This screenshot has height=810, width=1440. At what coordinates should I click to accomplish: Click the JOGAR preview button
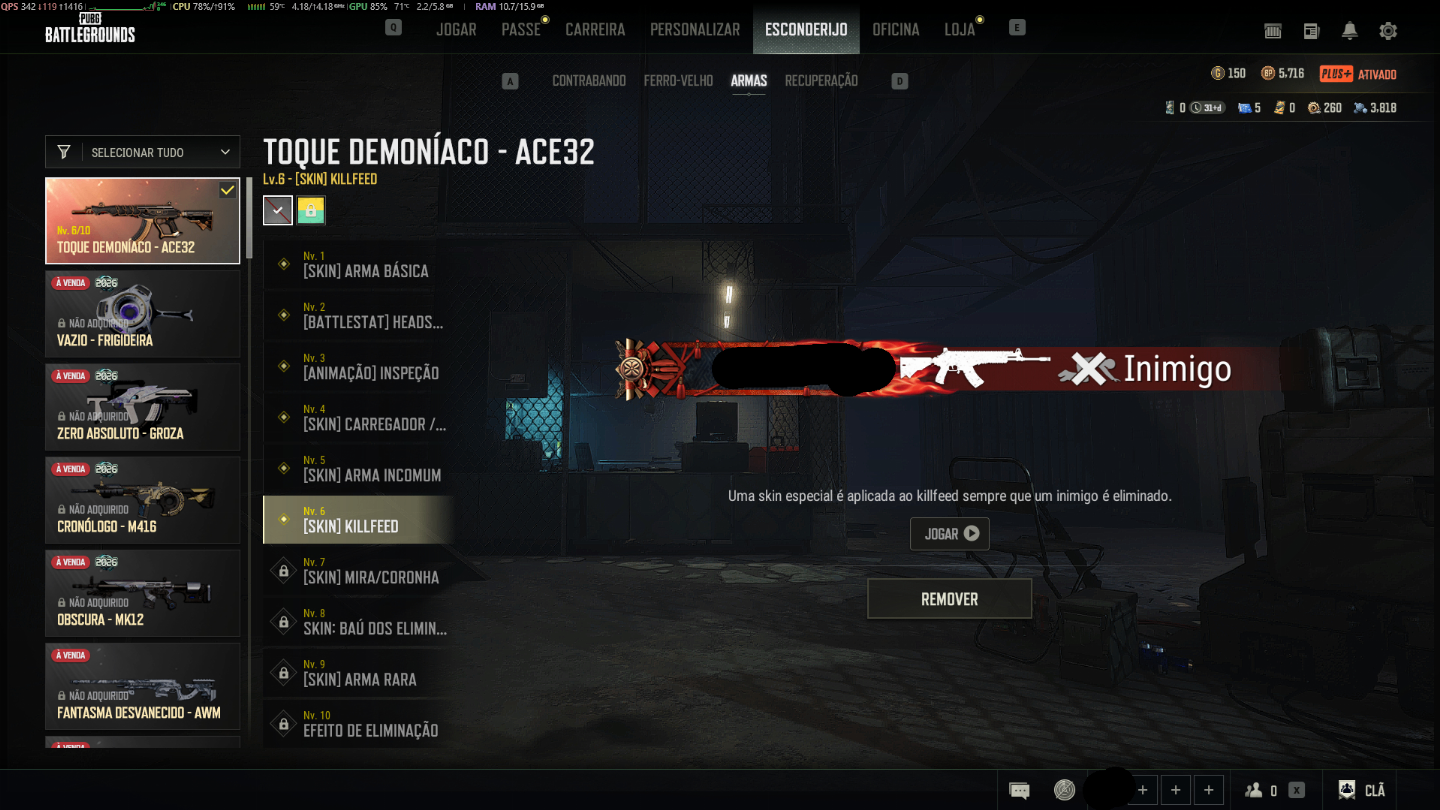[x=949, y=533]
